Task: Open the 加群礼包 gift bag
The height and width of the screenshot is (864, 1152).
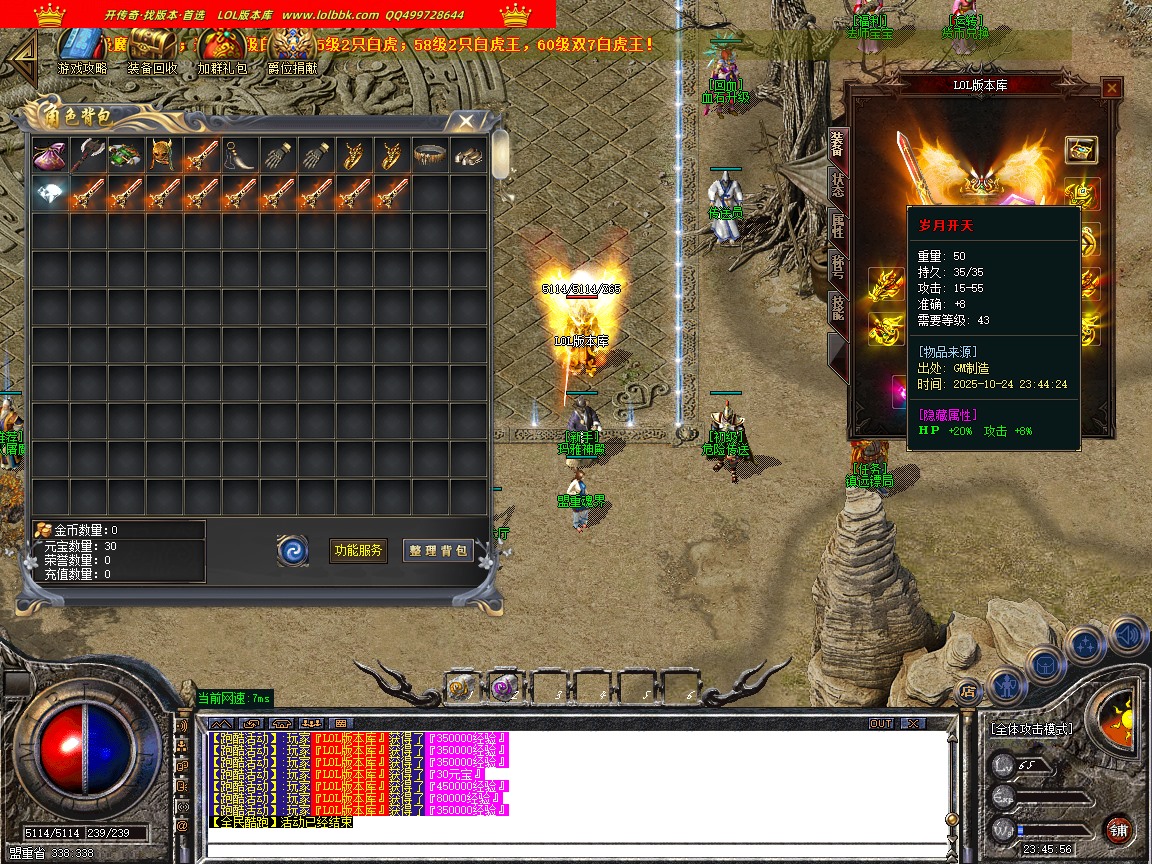Action: point(222,46)
